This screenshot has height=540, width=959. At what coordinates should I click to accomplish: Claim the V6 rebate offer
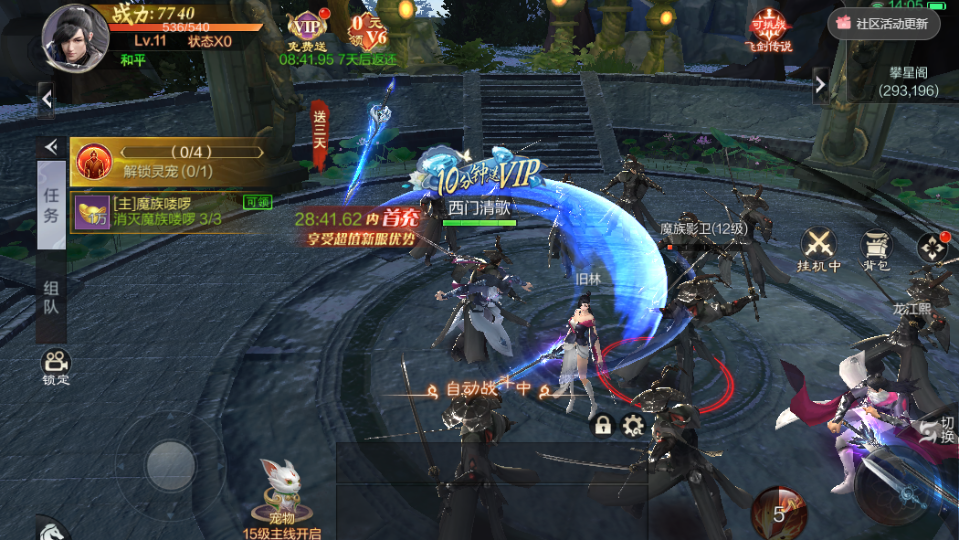367,30
